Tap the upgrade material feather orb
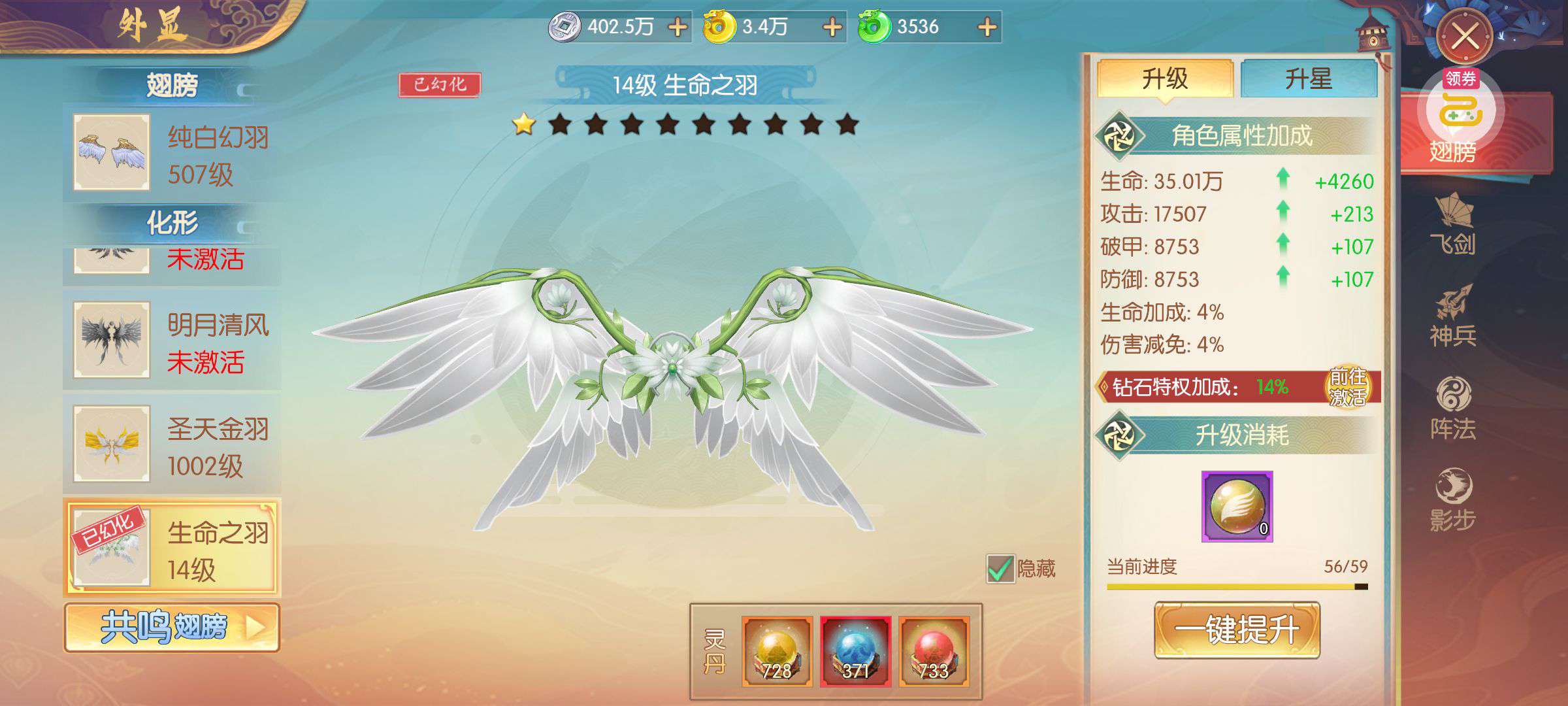 coord(1237,507)
